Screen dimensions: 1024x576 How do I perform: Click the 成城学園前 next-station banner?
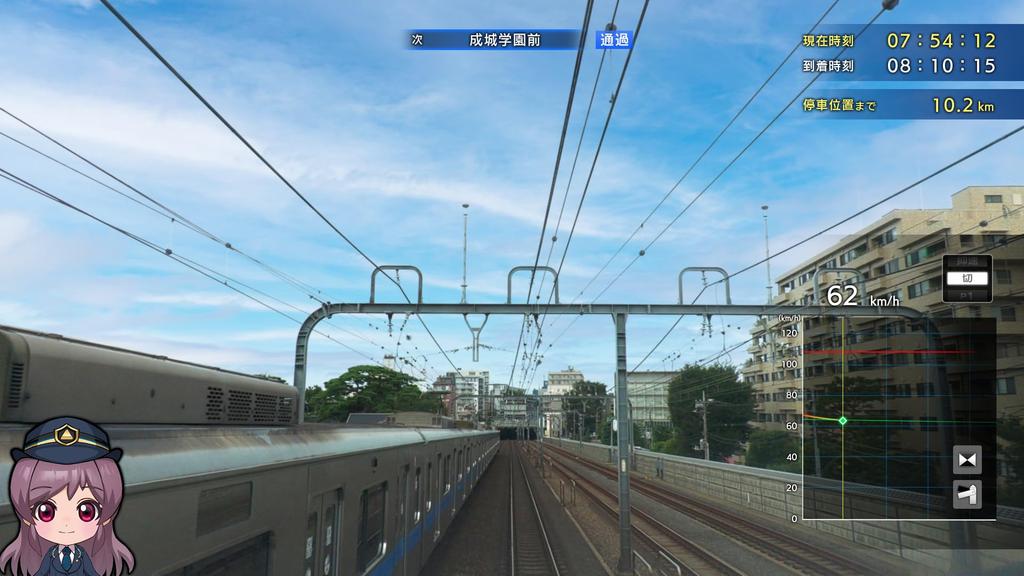coord(495,40)
